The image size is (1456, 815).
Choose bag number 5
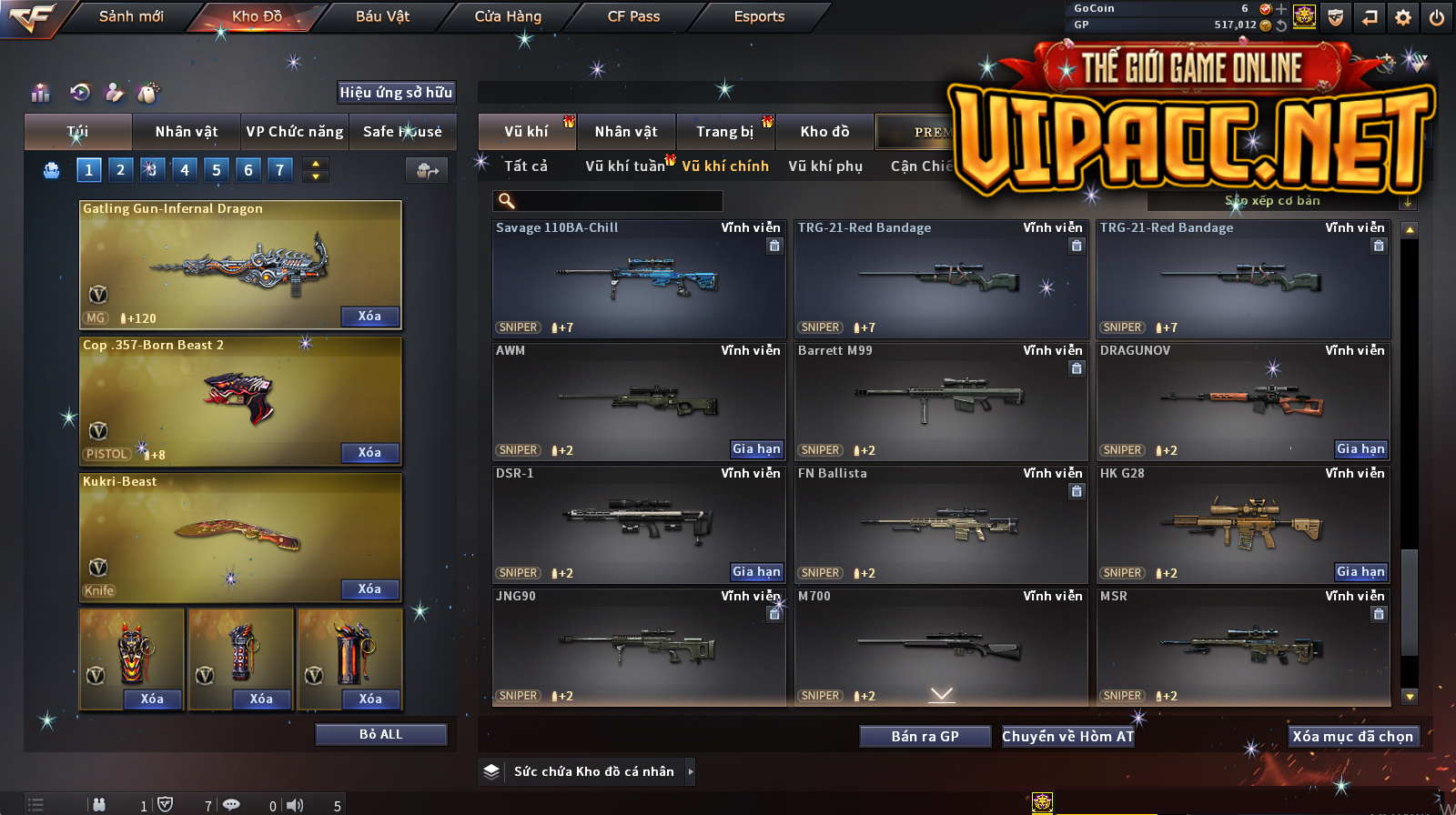coord(217,170)
